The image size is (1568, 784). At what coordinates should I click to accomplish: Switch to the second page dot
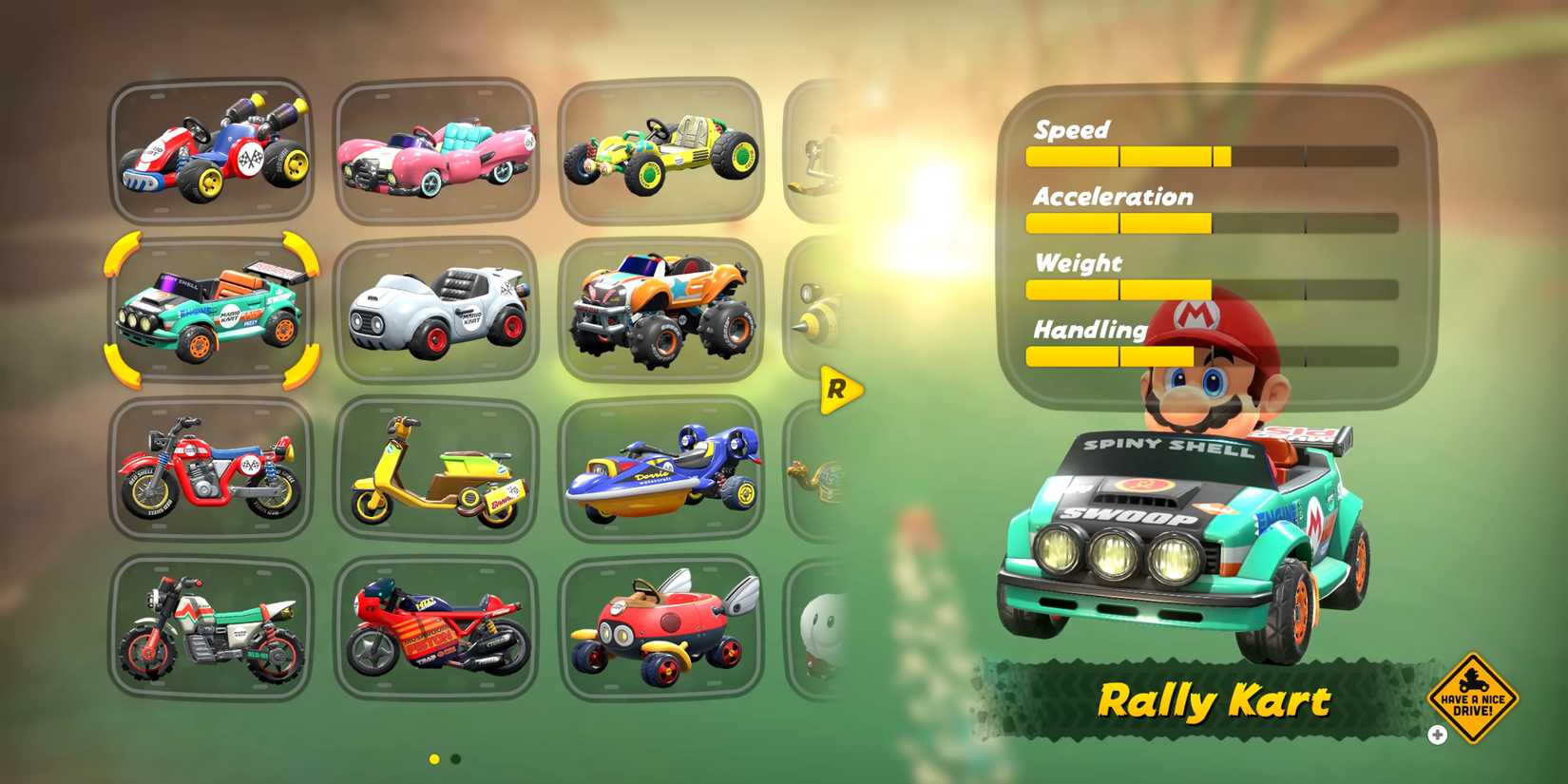(456, 758)
